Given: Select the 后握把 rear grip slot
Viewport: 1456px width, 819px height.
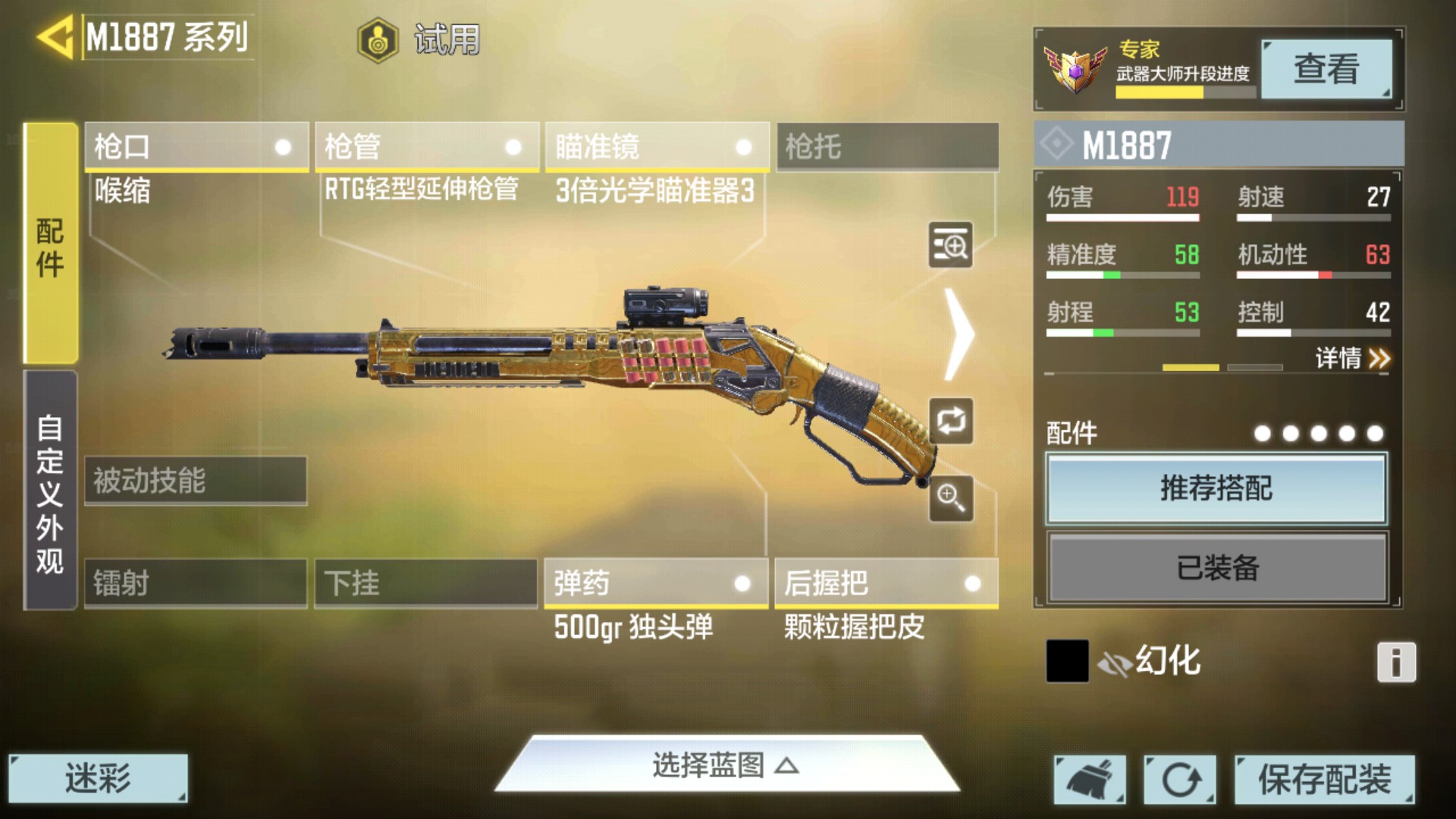Looking at the screenshot, I should [x=886, y=583].
